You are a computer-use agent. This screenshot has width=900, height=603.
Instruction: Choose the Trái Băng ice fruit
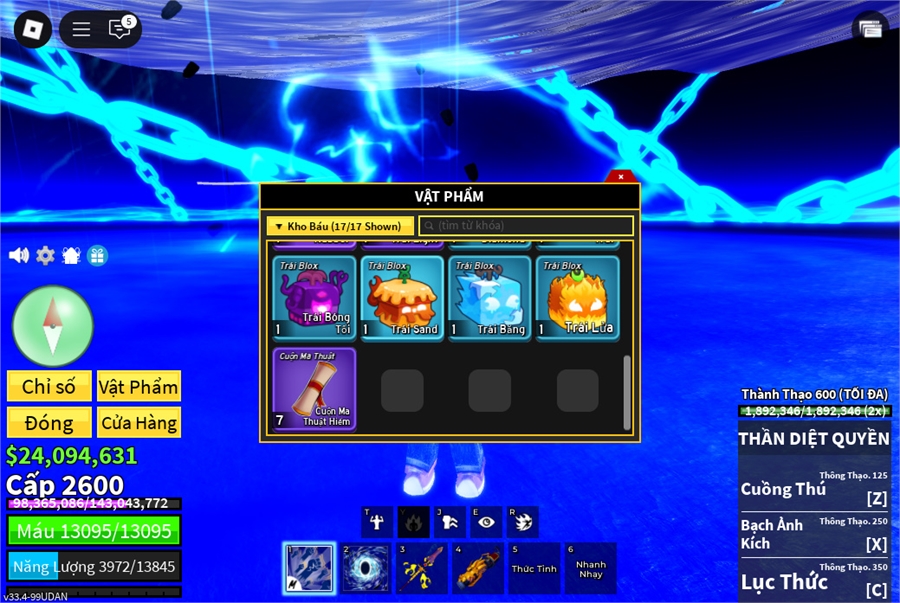coord(490,299)
